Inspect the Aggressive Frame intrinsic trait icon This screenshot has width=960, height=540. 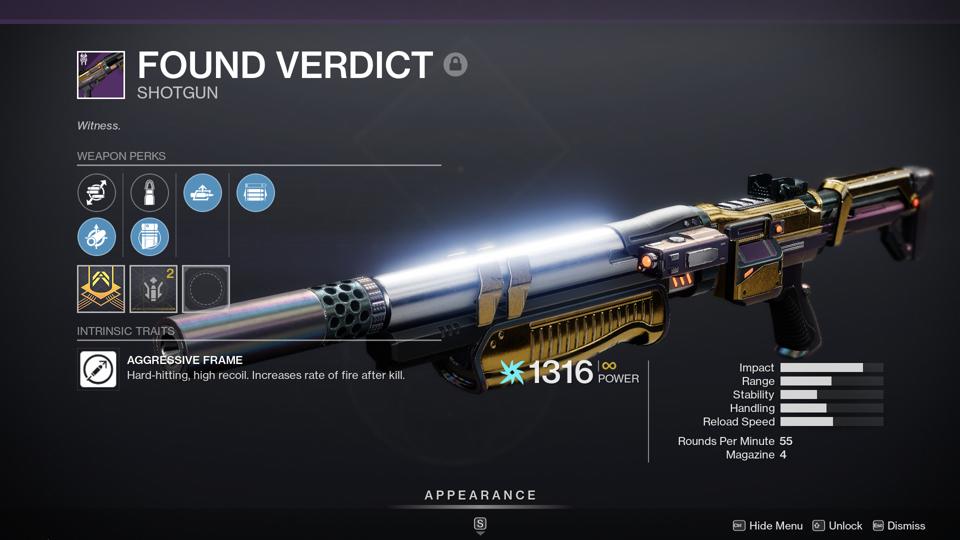(98, 369)
